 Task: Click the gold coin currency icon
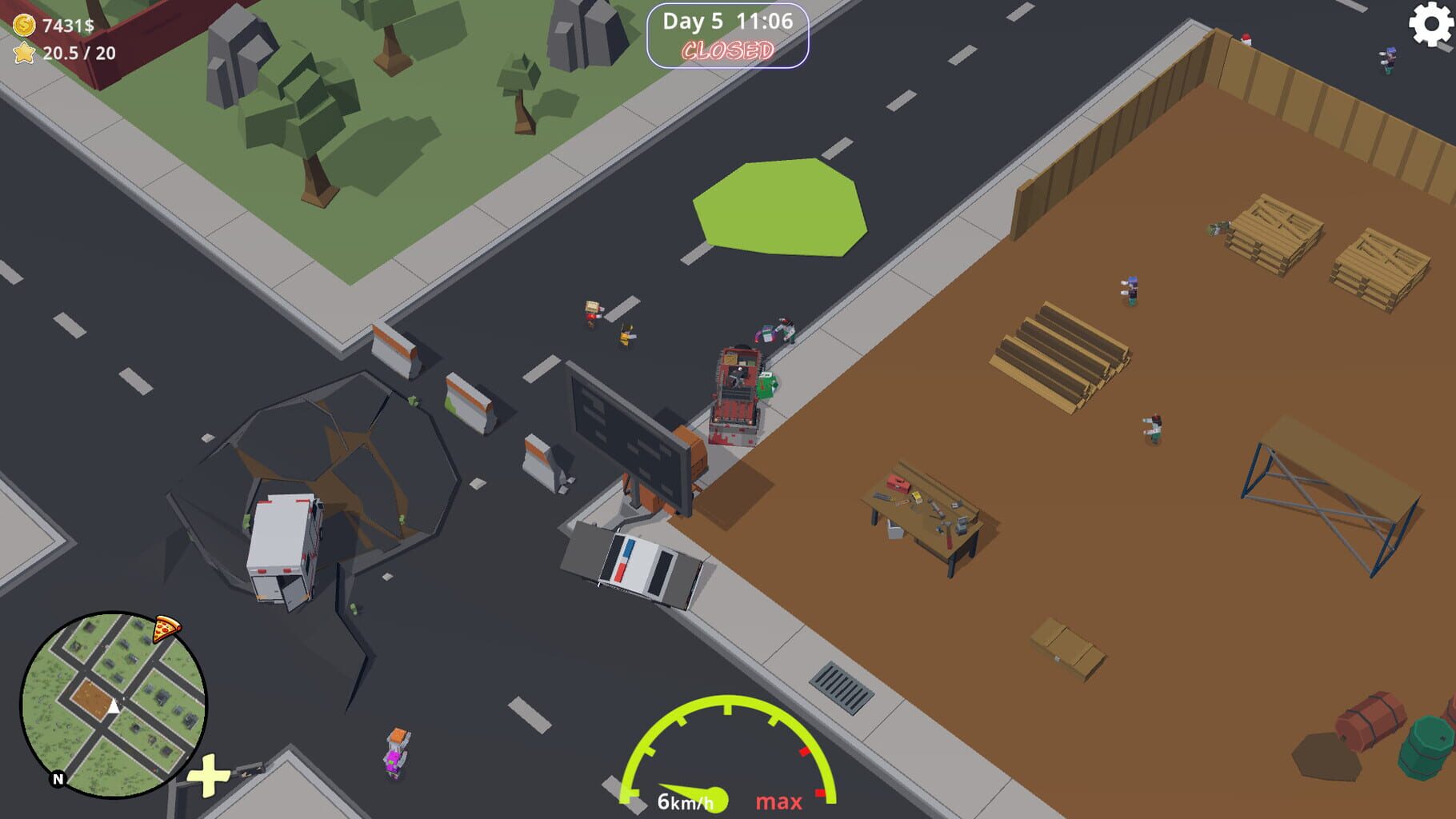tap(23, 24)
